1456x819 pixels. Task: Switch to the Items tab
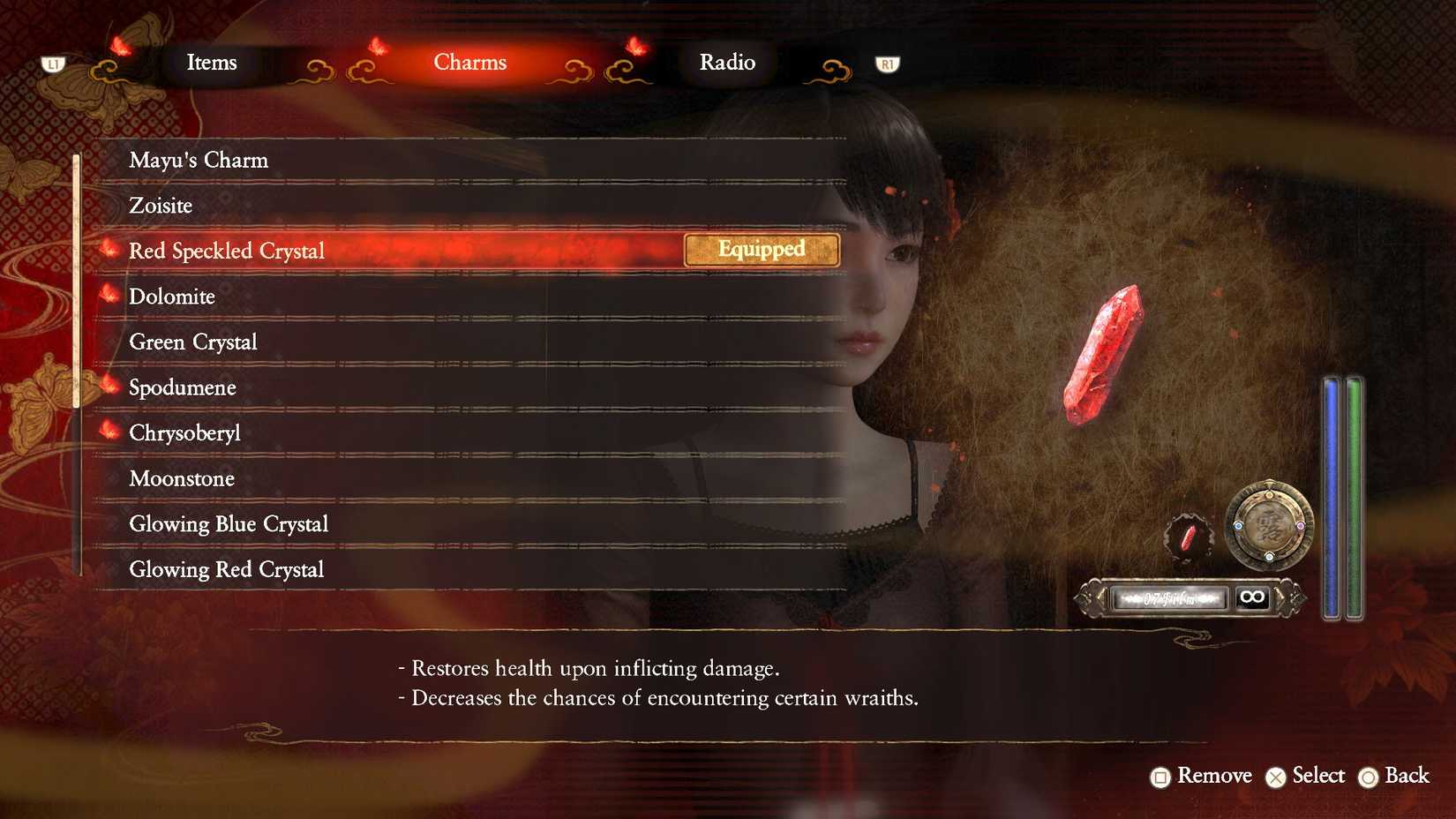pyautogui.click(x=210, y=63)
